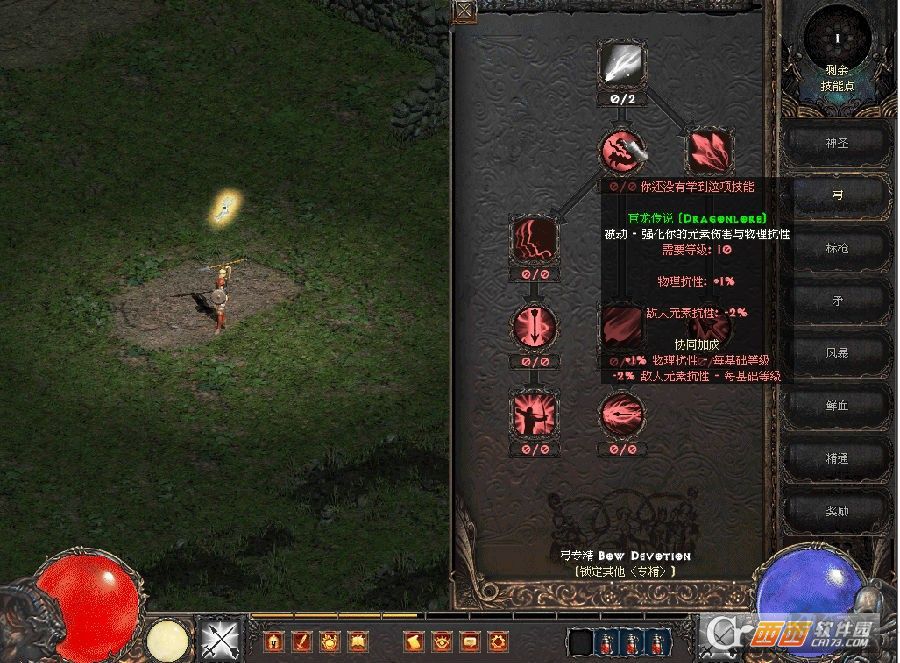Show the 奖励 skill tab
The image size is (900, 663).
[x=836, y=510]
